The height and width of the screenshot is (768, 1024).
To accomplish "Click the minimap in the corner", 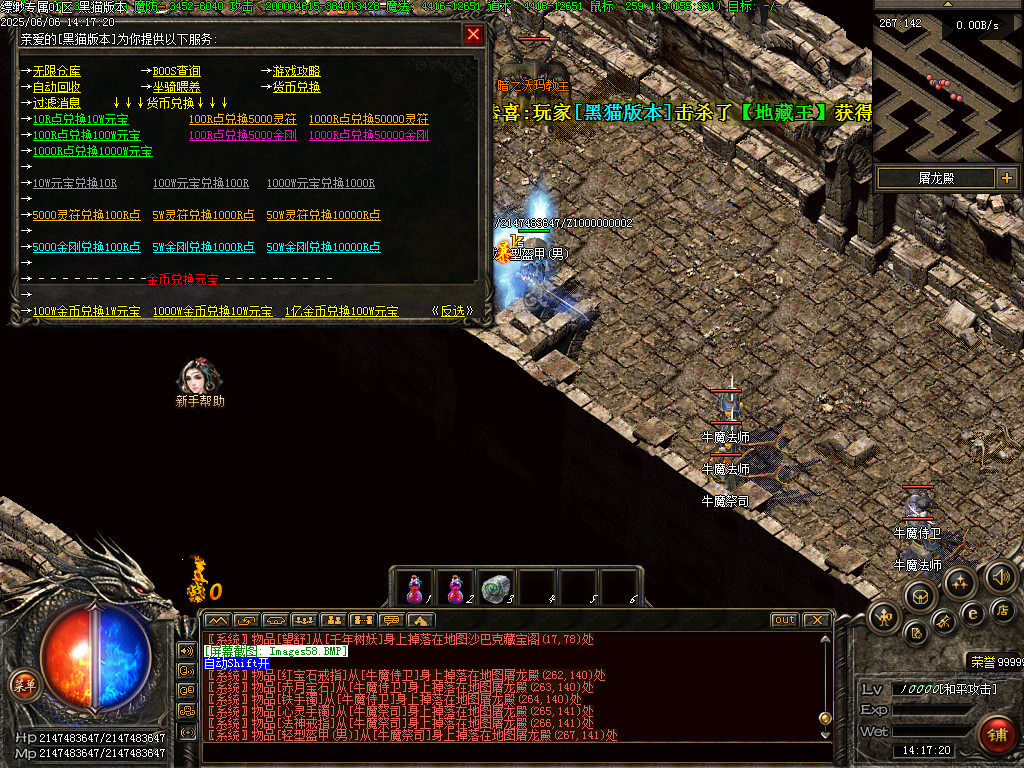I will 947,82.
